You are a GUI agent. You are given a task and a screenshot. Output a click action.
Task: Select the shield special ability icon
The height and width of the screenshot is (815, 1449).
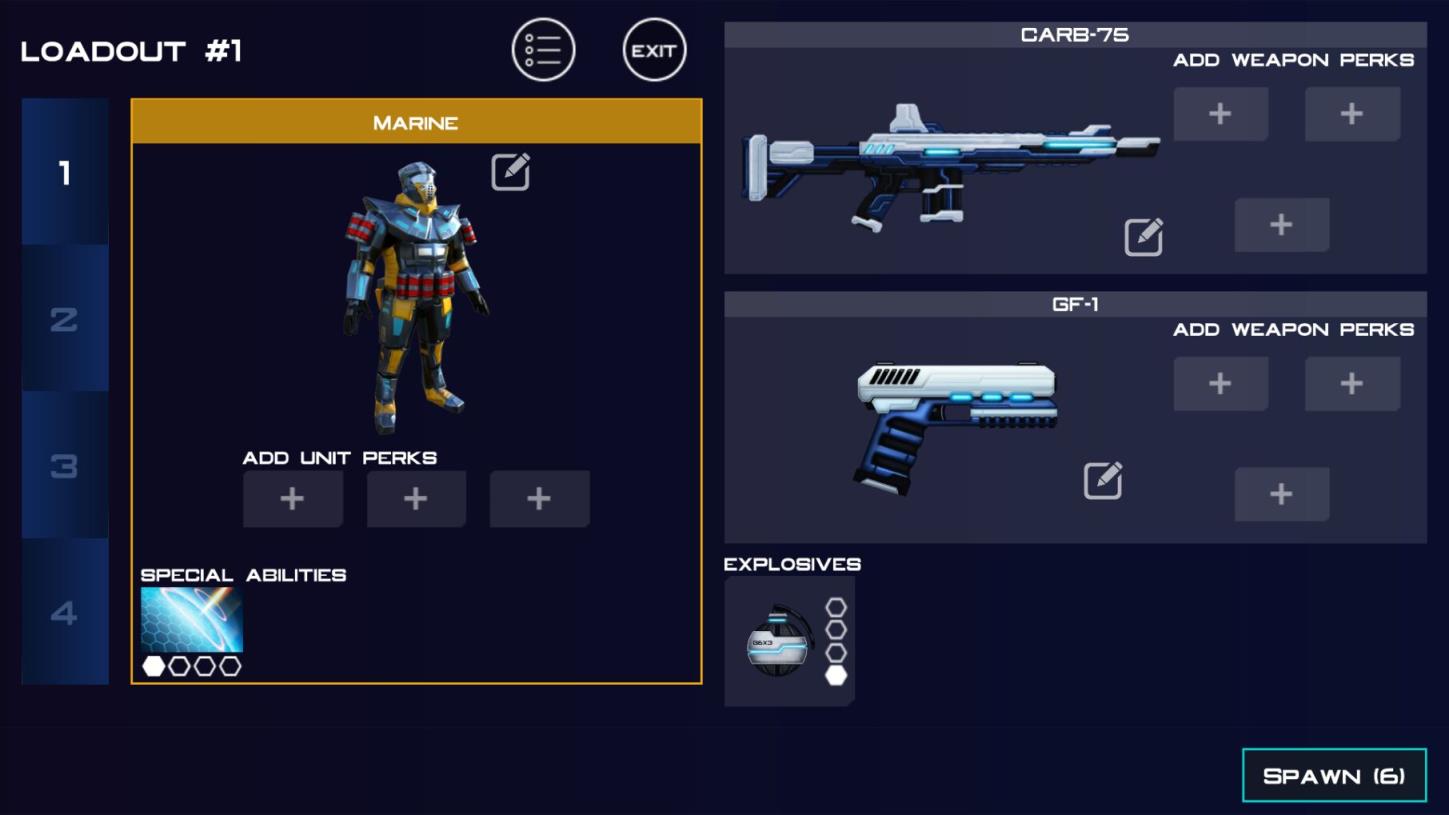pos(192,620)
